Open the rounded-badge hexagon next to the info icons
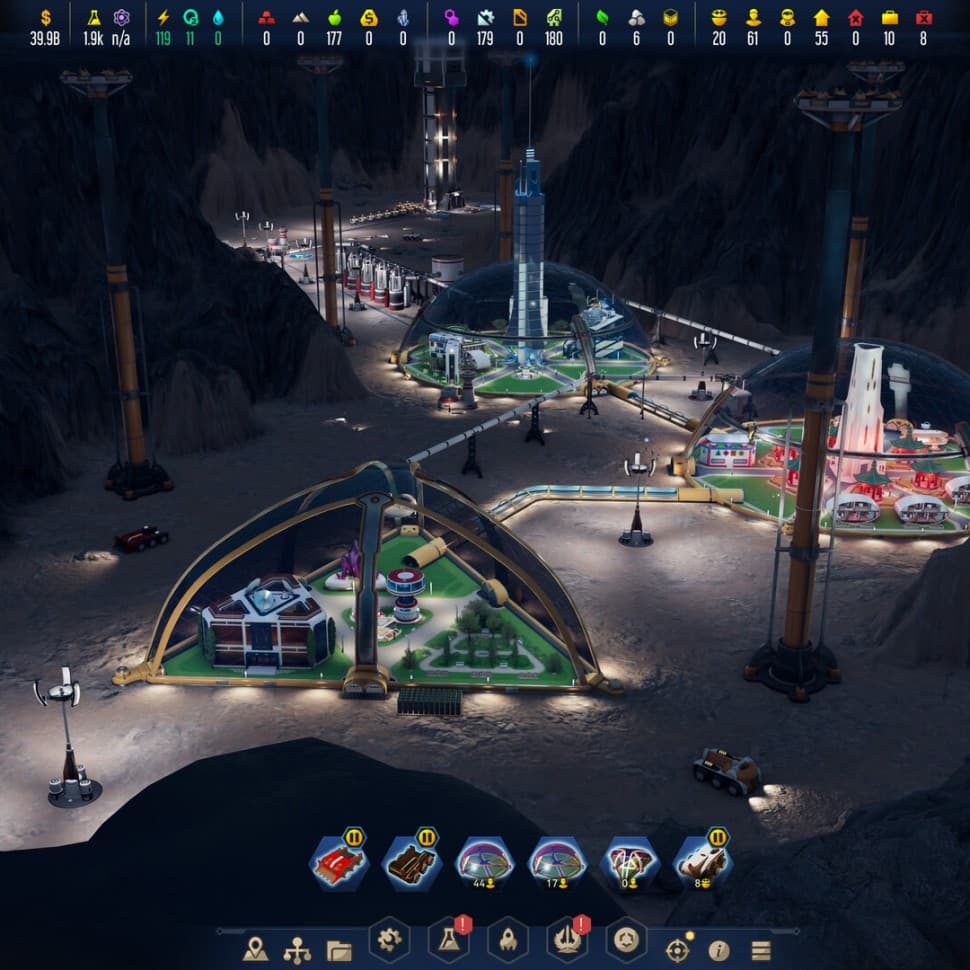 [x=626, y=939]
